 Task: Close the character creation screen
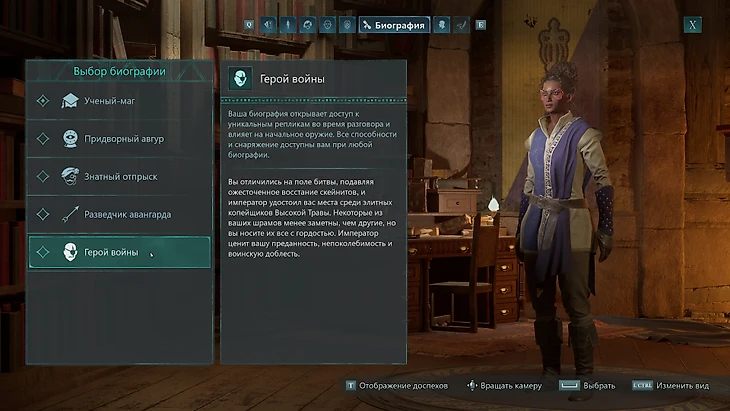(692, 25)
